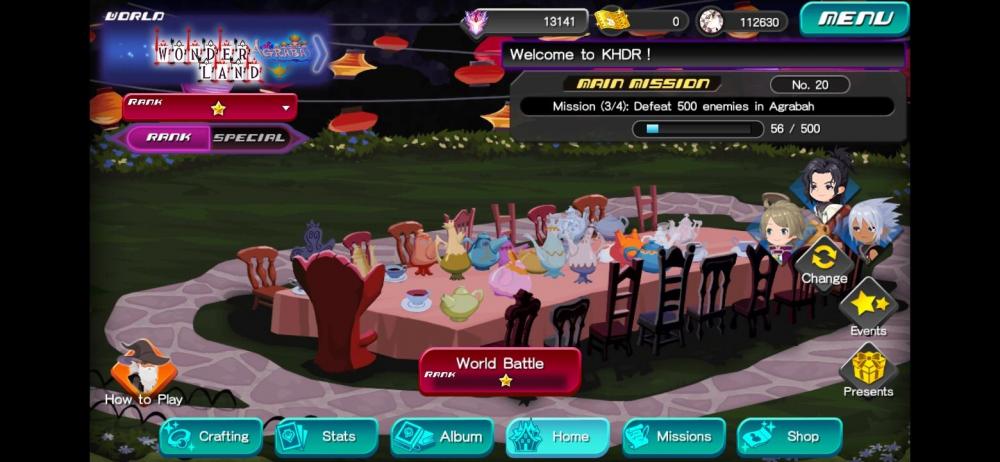Switch world using the Agrabah arrow
This screenshot has height=462, width=1000.
pos(318,53)
